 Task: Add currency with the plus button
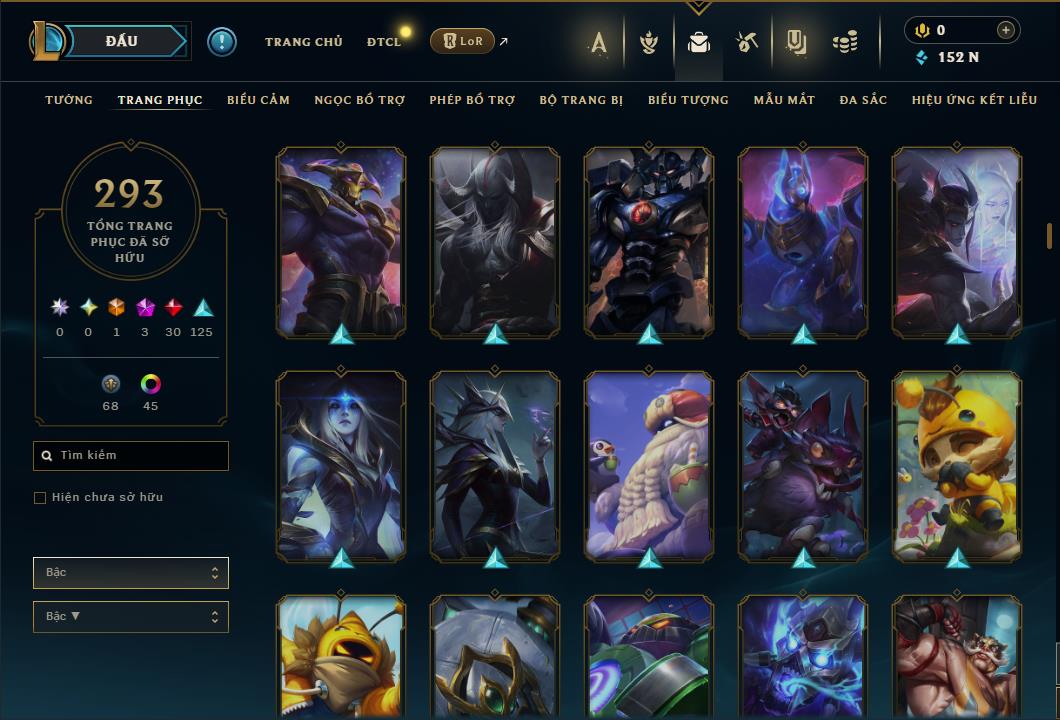(1005, 31)
